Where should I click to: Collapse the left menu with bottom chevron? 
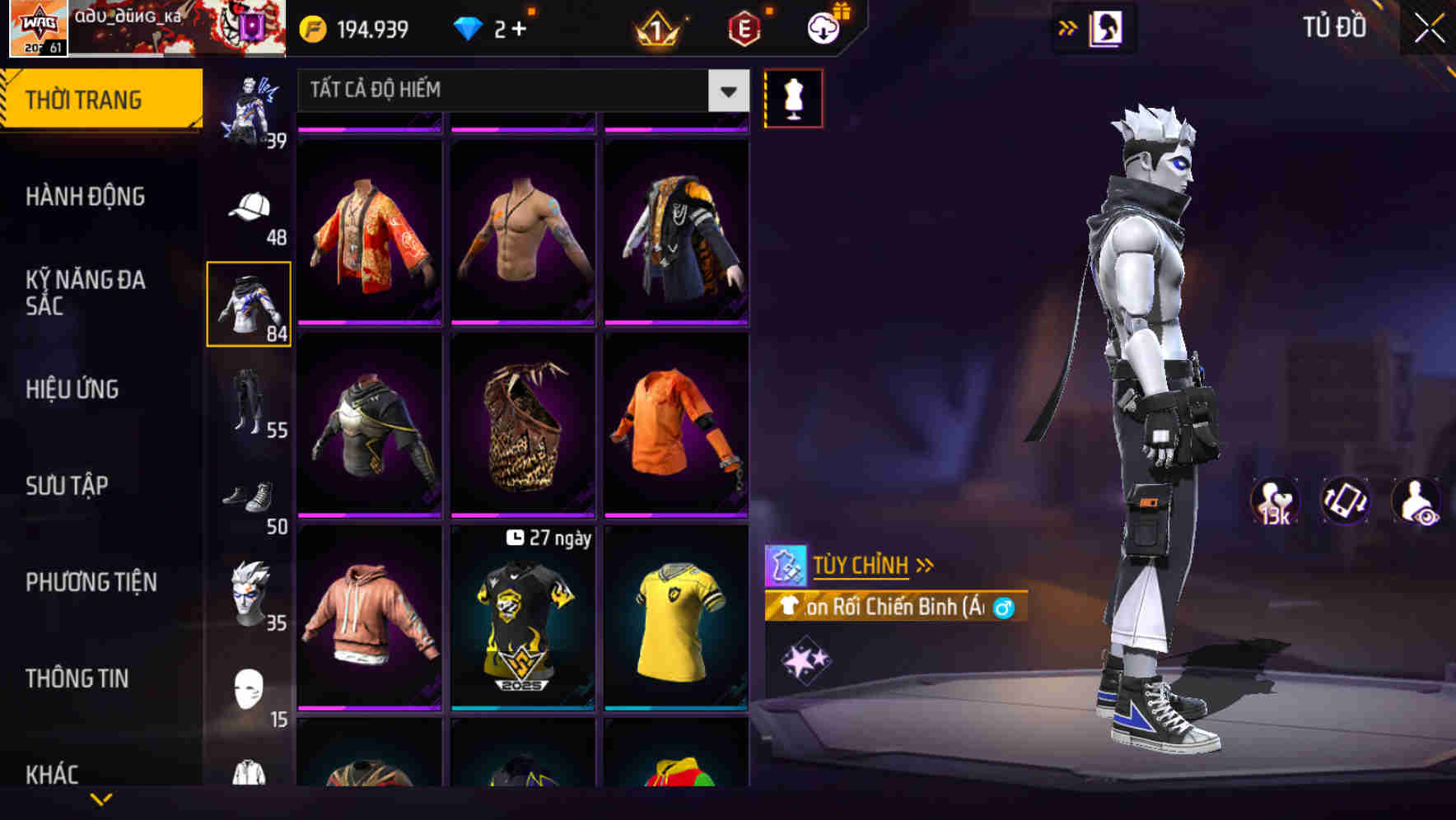tap(99, 798)
